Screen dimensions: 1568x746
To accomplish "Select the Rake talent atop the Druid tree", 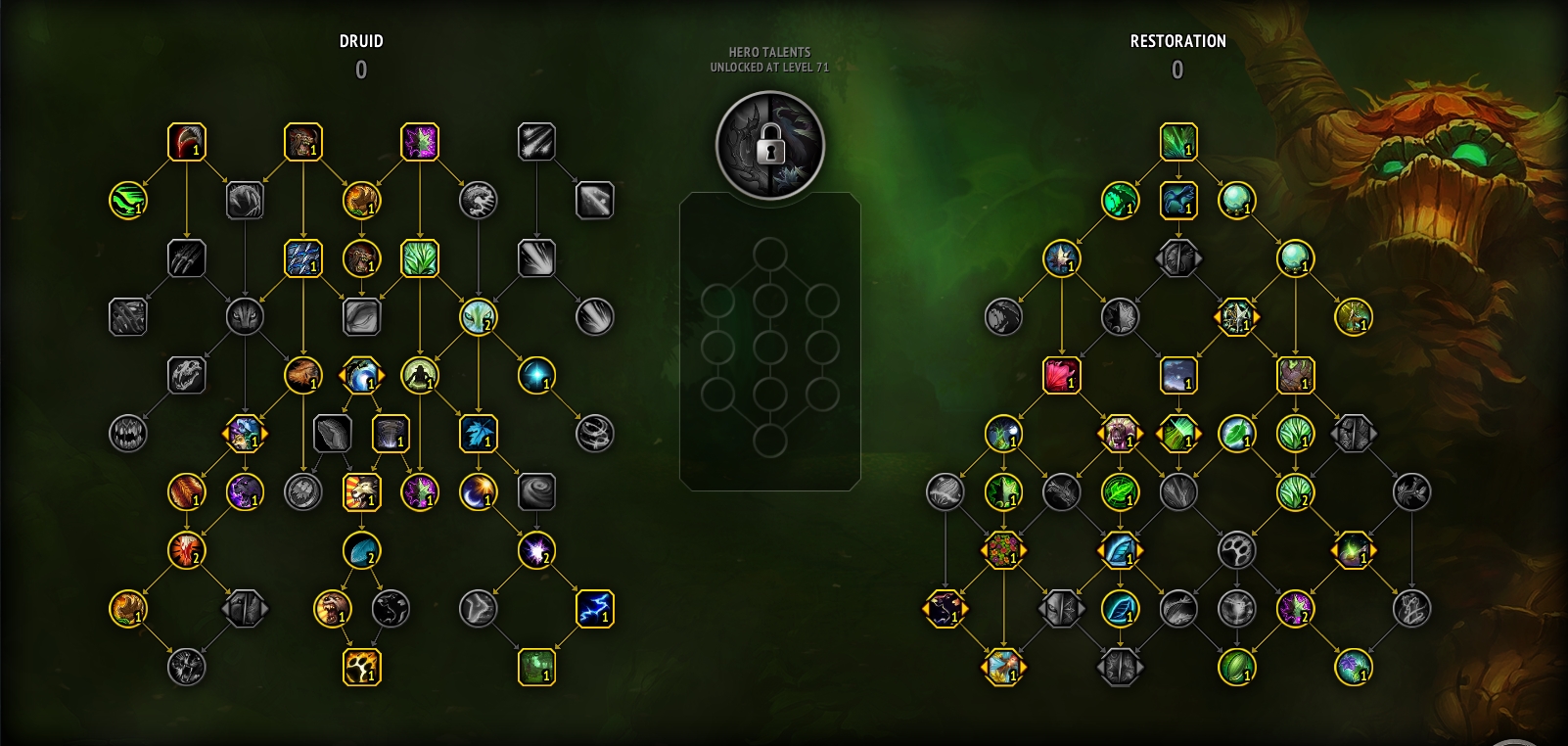I will [186, 142].
